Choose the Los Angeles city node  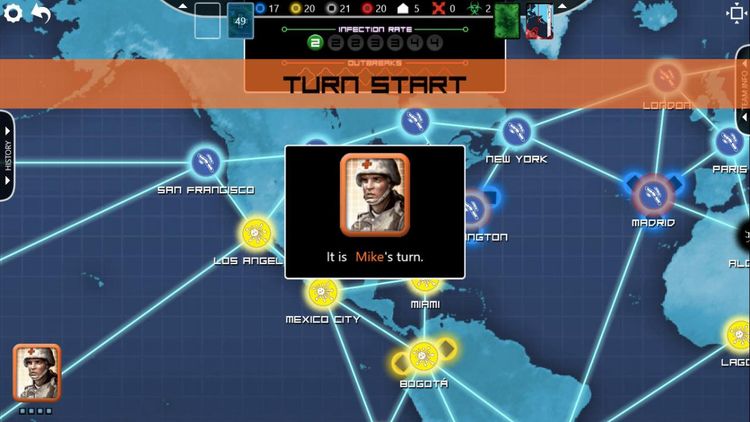click(256, 234)
